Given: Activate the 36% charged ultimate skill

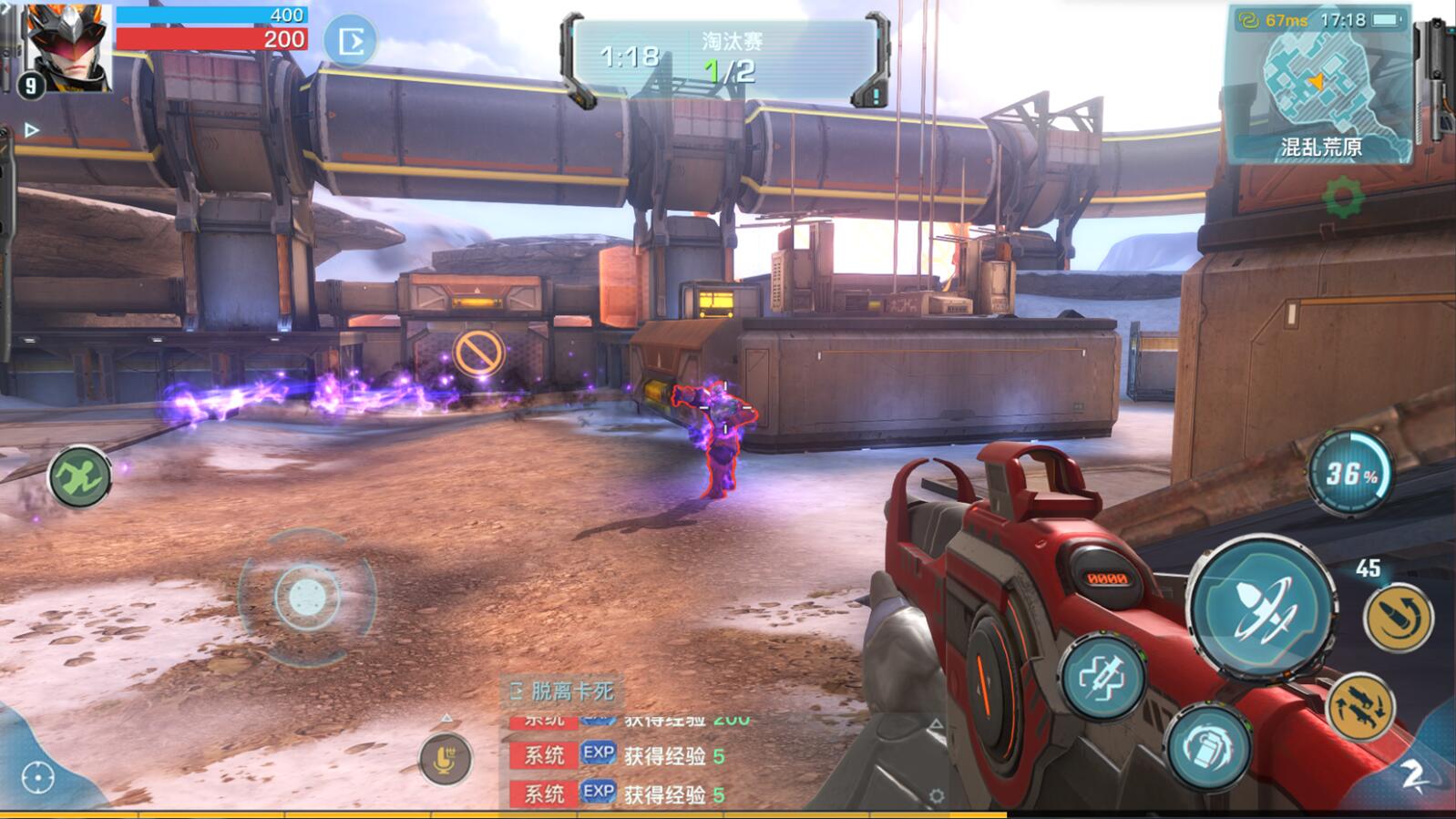Looking at the screenshot, I should 1350,475.
